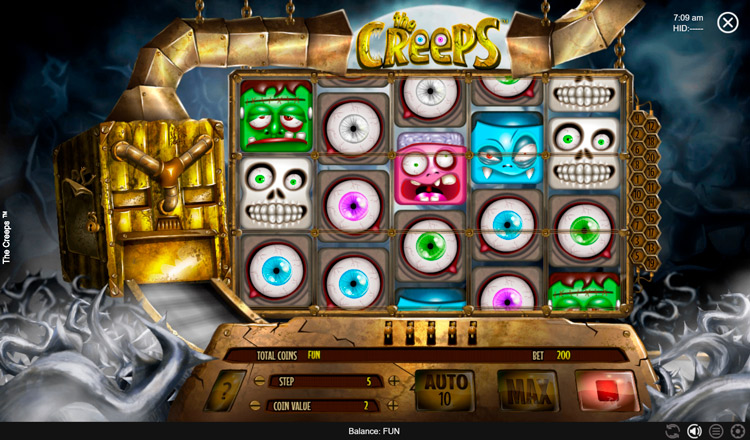The width and height of the screenshot is (750, 440).
Task: Hit the red spin button
Action: point(604,388)
